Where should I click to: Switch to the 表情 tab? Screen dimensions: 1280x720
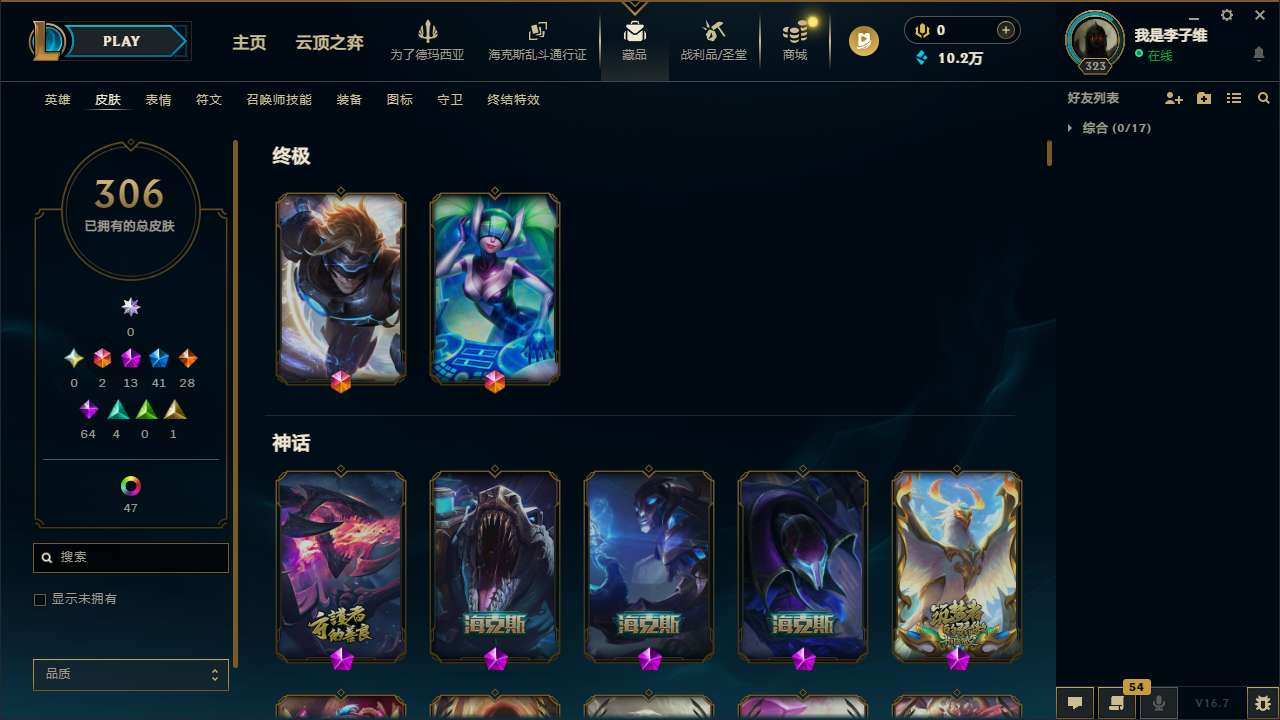click(157, 99)
